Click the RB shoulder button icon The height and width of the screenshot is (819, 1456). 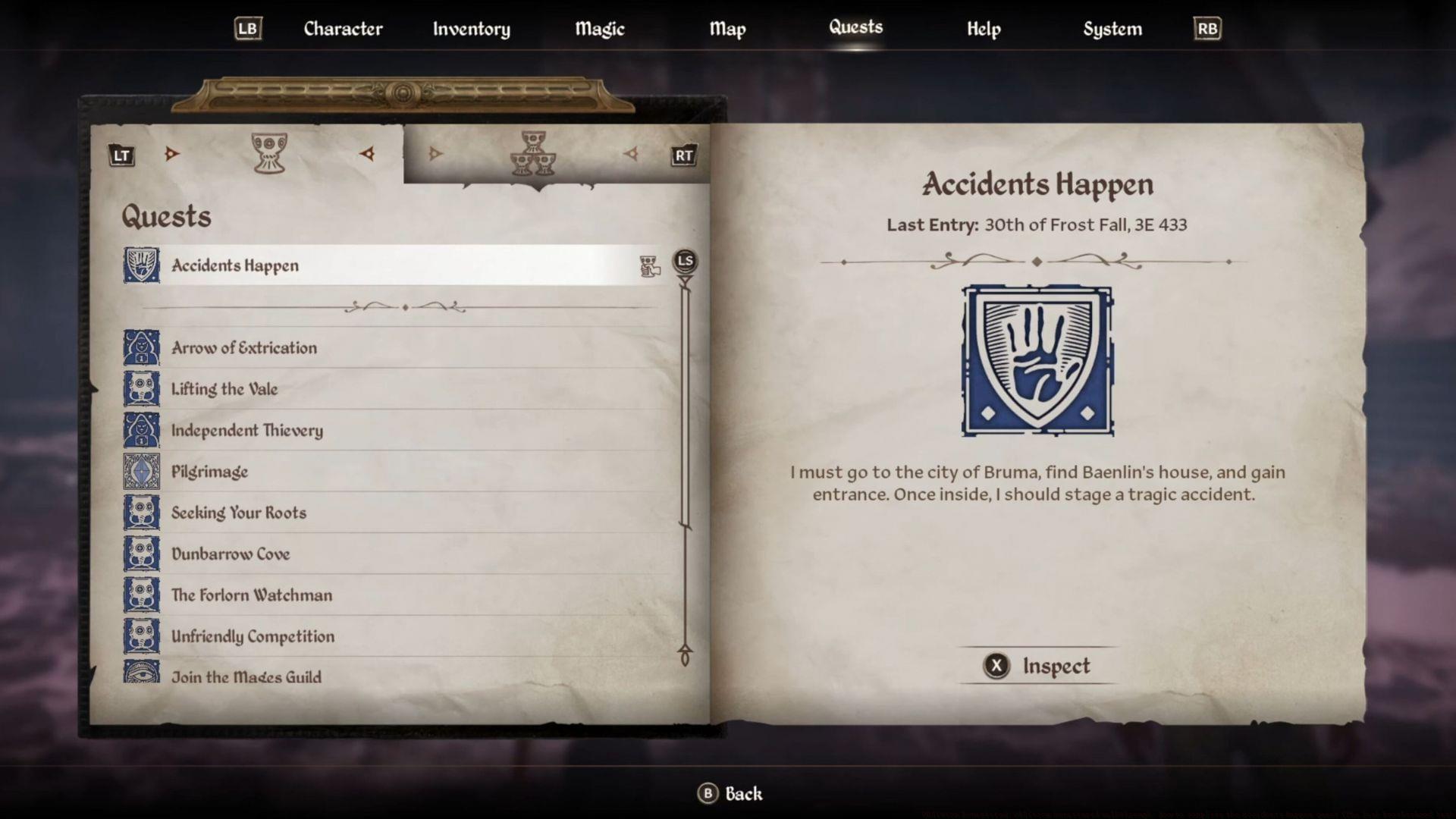1207,28
